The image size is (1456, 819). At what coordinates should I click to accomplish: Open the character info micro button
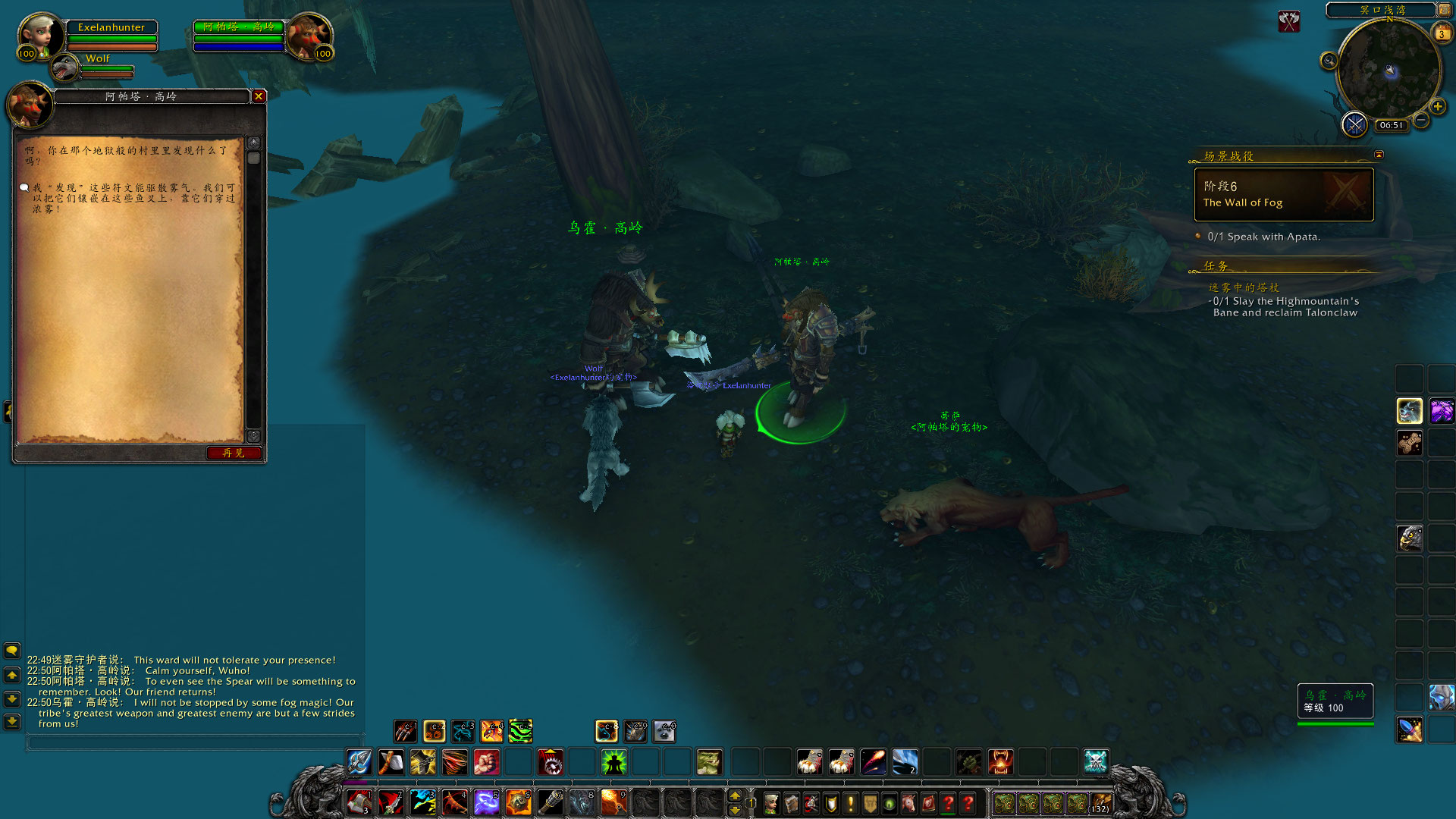point(771,803)
